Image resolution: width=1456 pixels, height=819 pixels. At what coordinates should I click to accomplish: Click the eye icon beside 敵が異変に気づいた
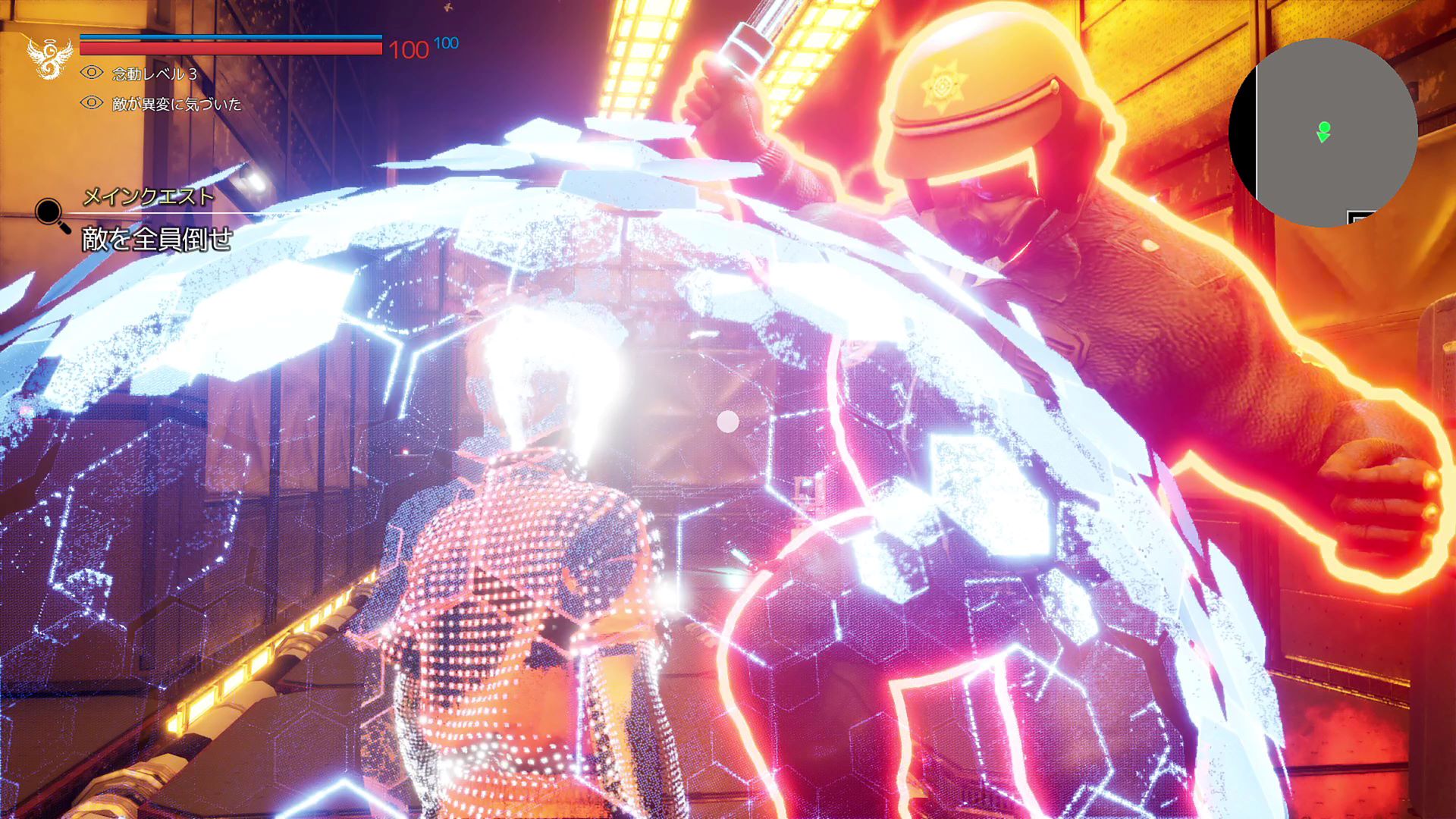[92, 102]
